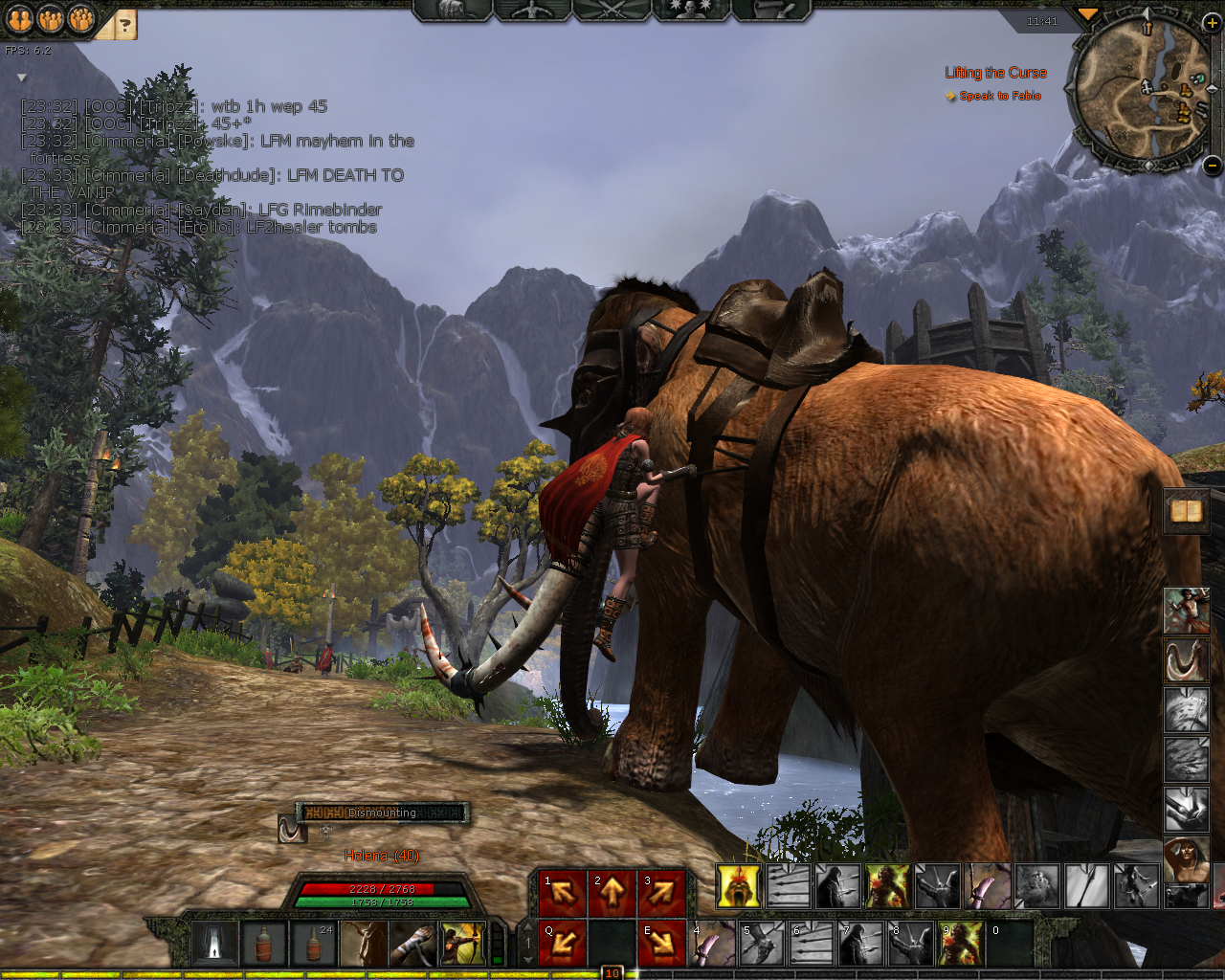Click the chat window collapse arrow
Image resolution: width=1225 pixels, height=980 pixels.
21,78
